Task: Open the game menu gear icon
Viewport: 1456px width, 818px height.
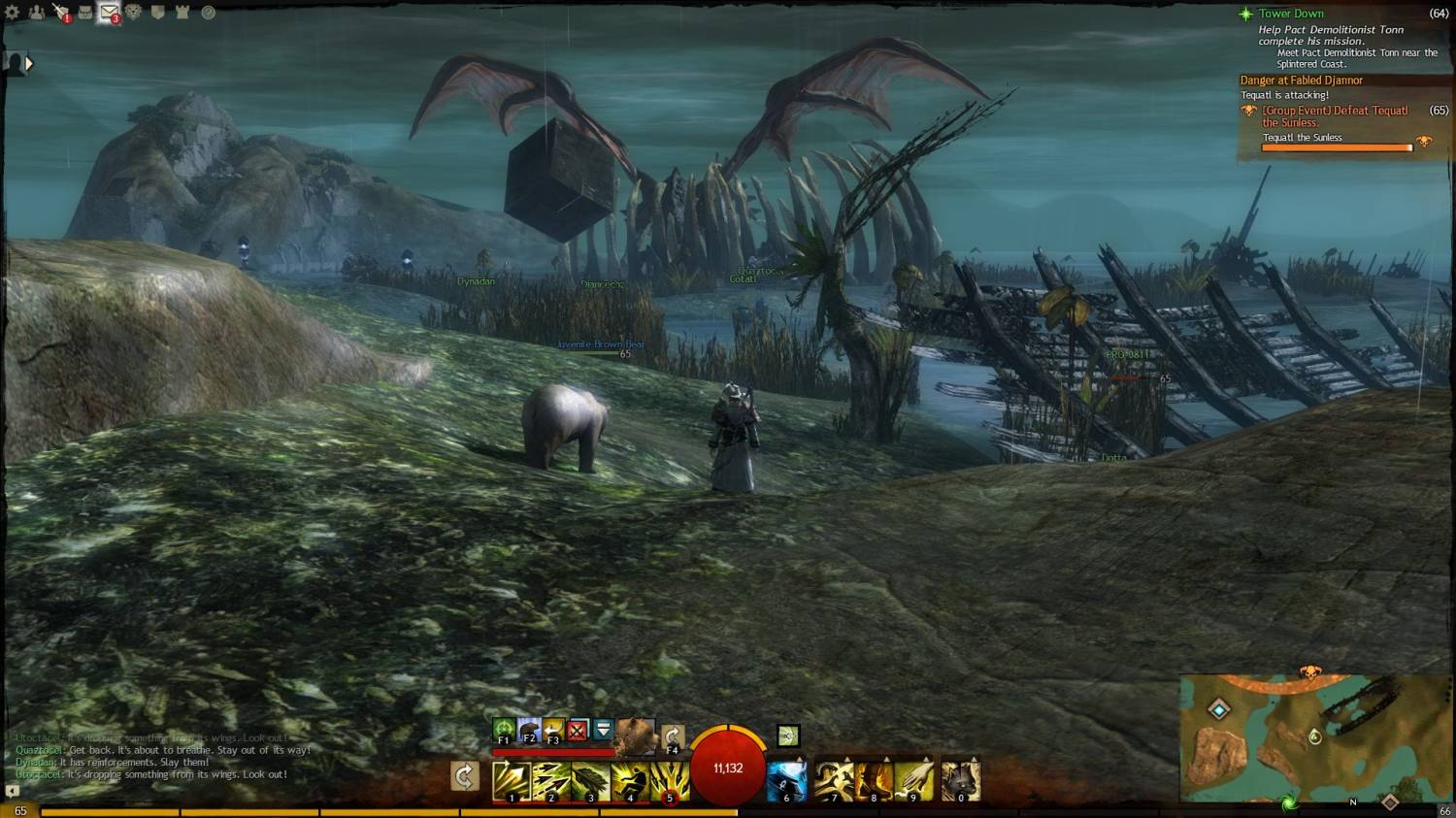Action: click(x=13, y=13)
